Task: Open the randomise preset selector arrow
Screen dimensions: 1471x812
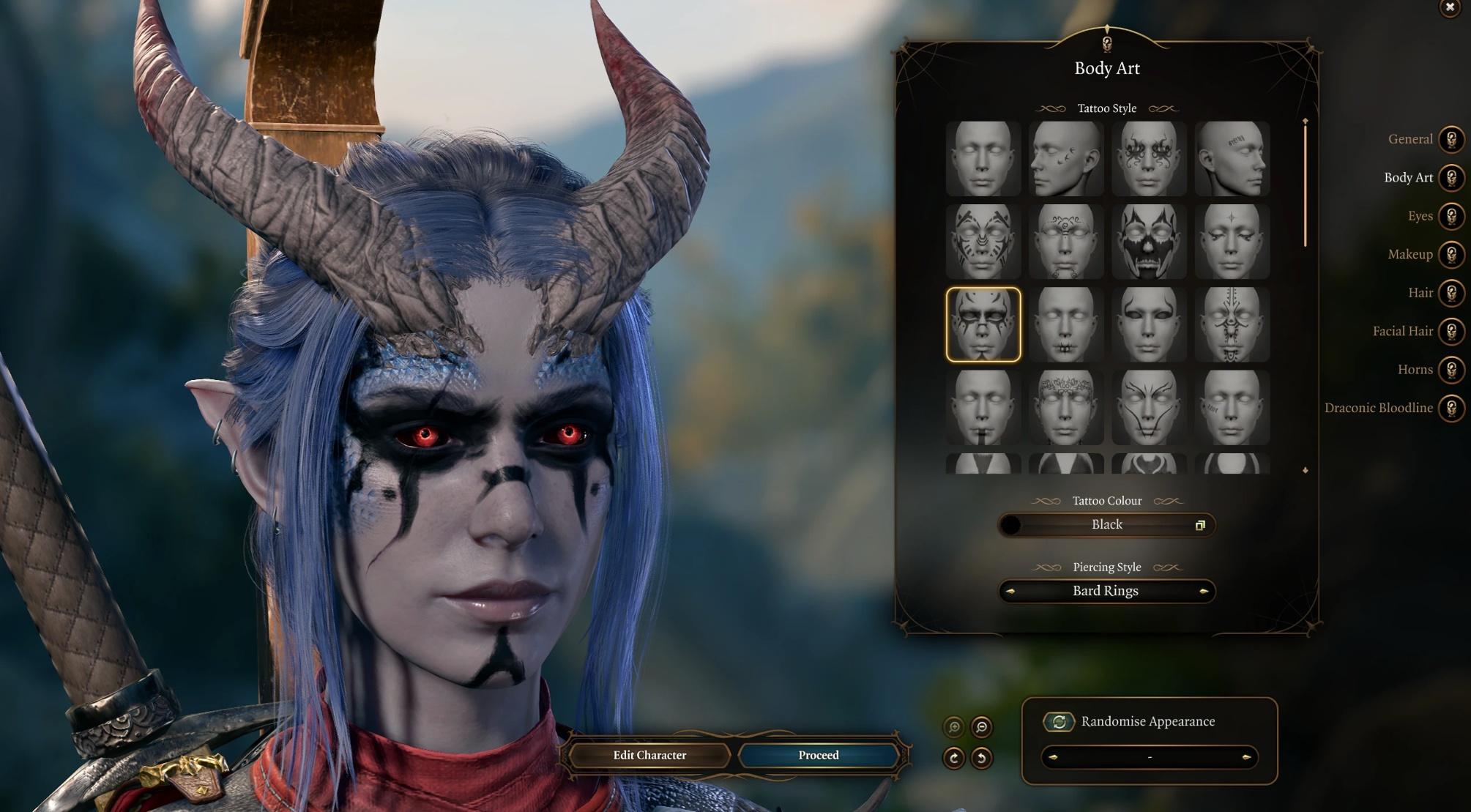Action: (1246, 758)
